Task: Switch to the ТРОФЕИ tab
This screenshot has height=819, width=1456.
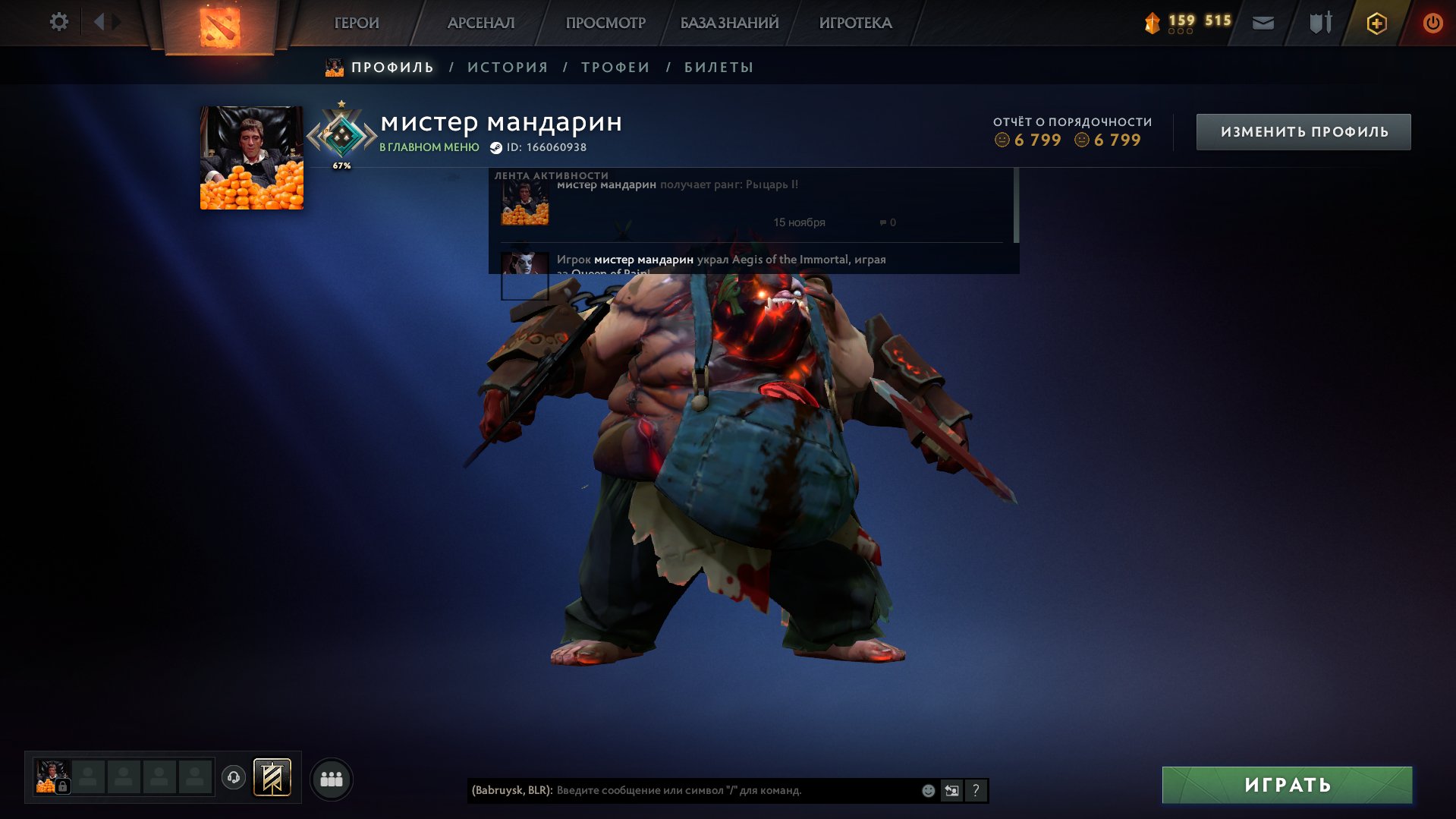Action: point(615,67)
